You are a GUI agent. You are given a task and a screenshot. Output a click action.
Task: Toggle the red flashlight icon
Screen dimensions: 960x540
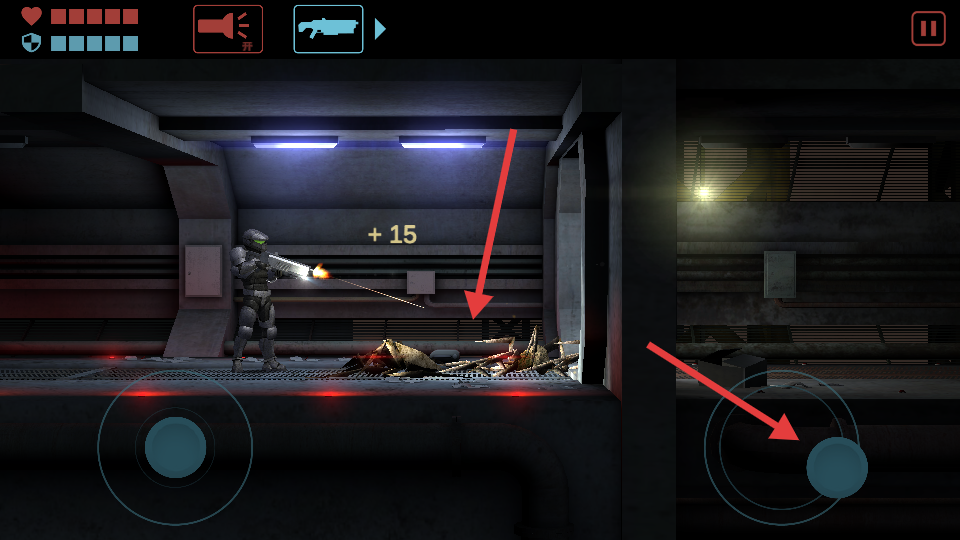228,29
